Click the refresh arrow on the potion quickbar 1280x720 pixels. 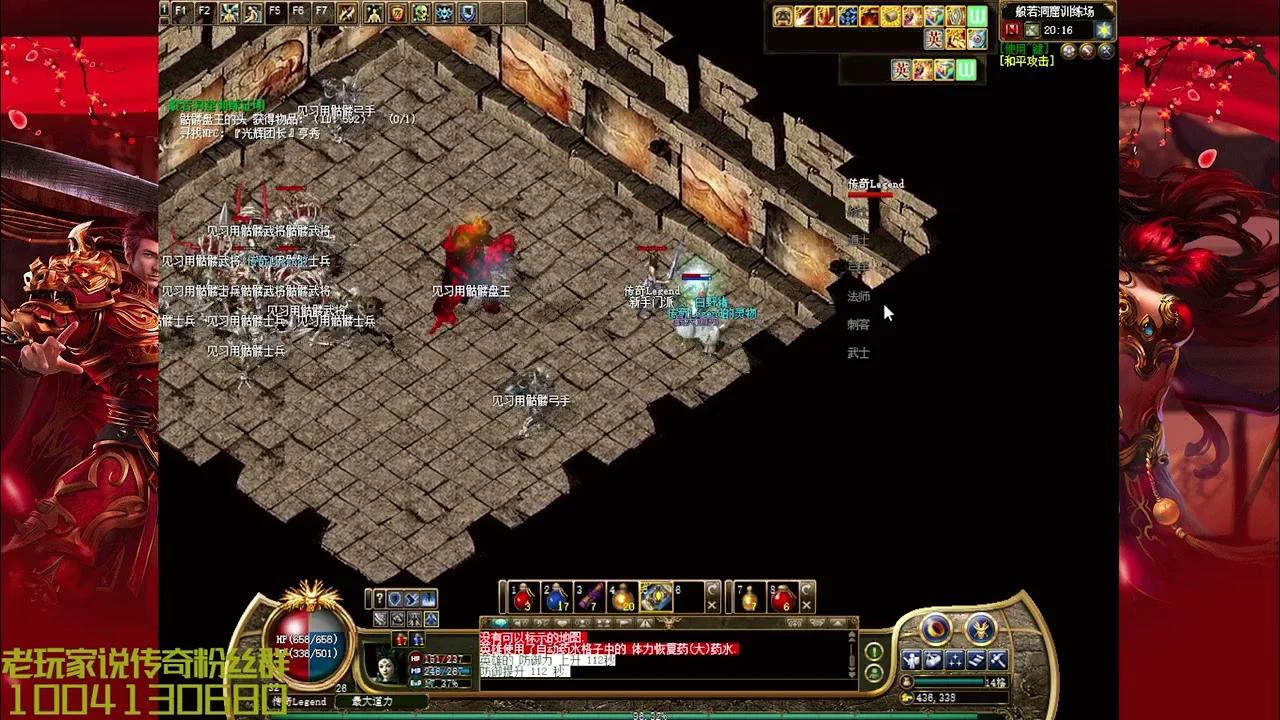[713, 588]
